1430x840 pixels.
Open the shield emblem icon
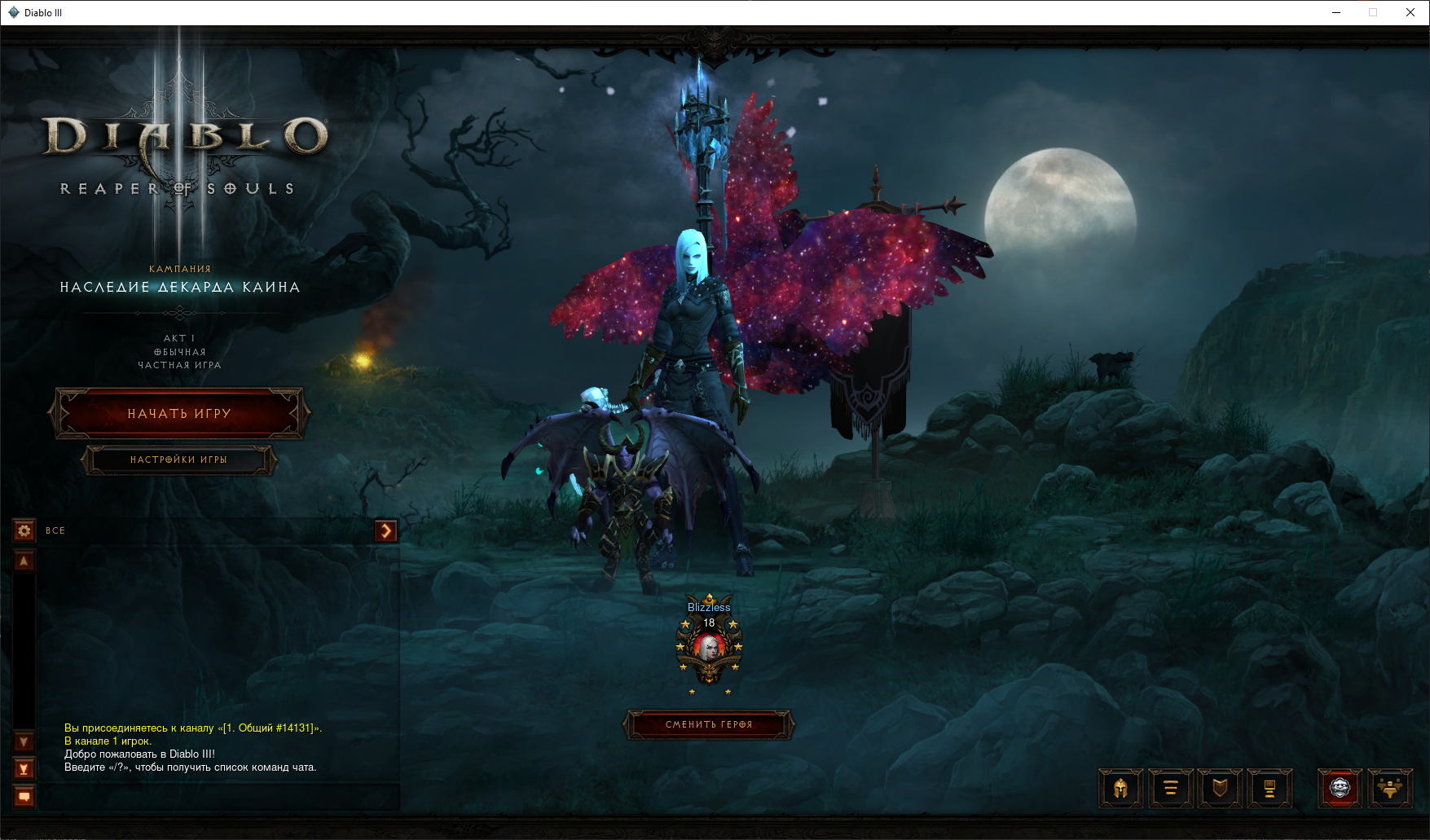pos(1220,788)
